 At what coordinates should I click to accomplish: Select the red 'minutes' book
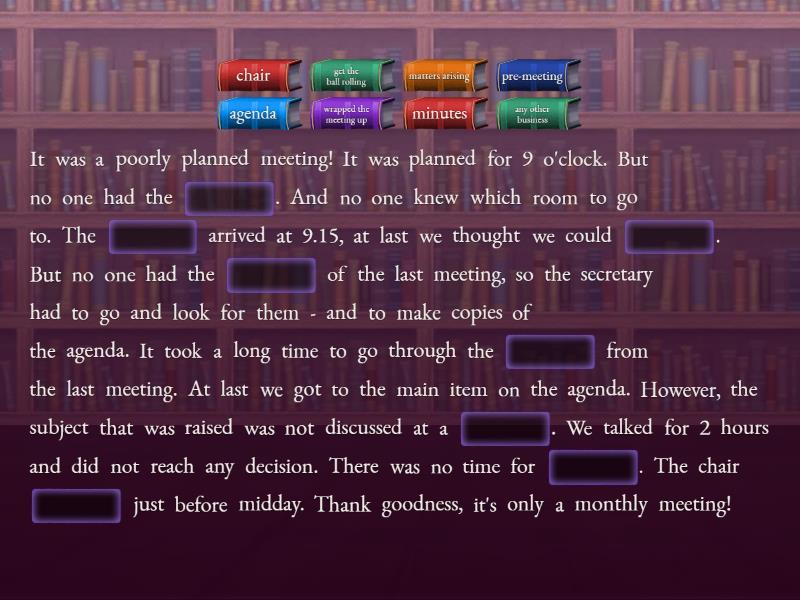click(x=441, y=114)
